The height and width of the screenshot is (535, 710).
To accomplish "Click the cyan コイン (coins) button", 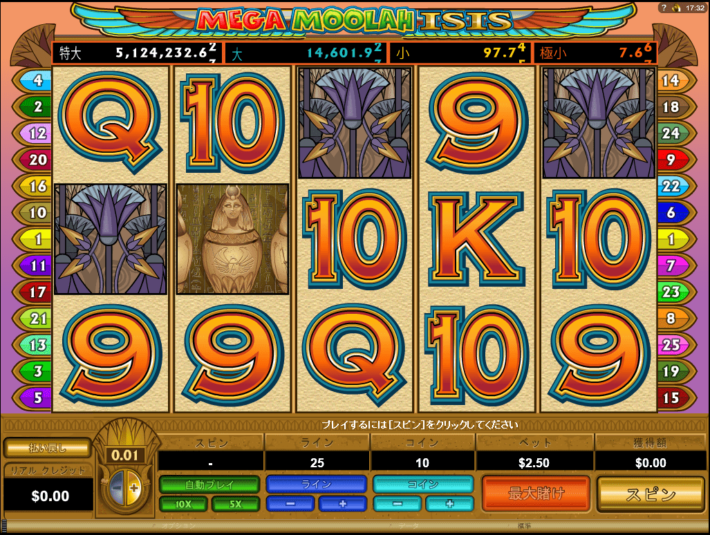I will pos(423,484).
